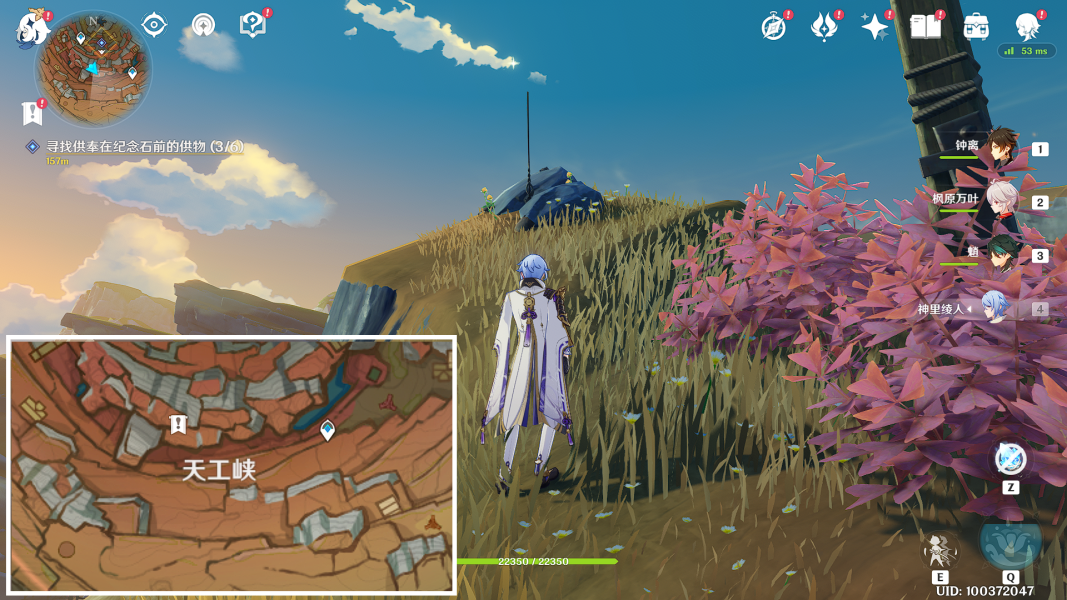Open the events compass icon
The width and height of the screenshot is (1067, 600).
773,27
